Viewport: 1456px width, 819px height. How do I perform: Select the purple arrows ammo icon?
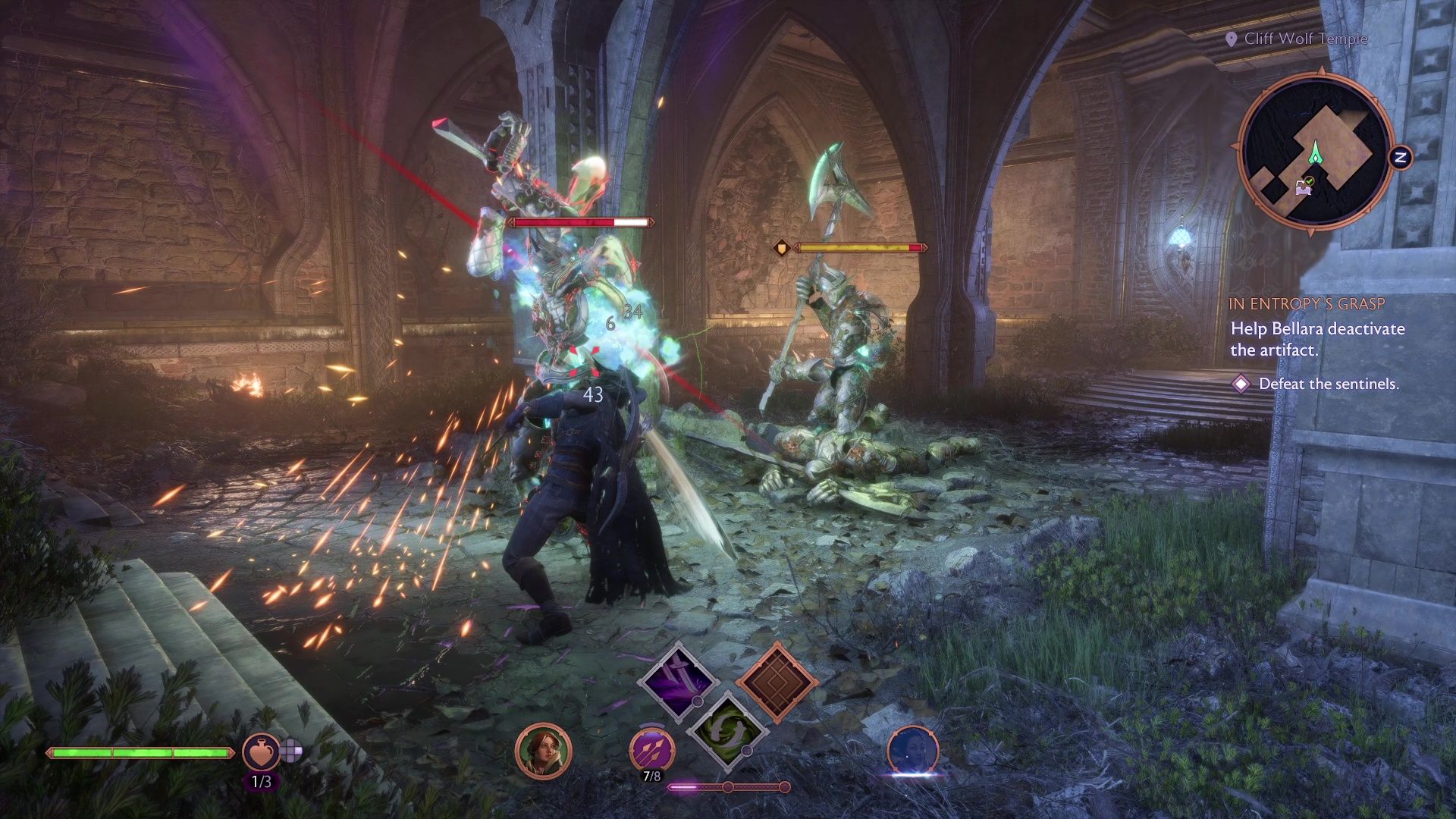tap(651, 749)
